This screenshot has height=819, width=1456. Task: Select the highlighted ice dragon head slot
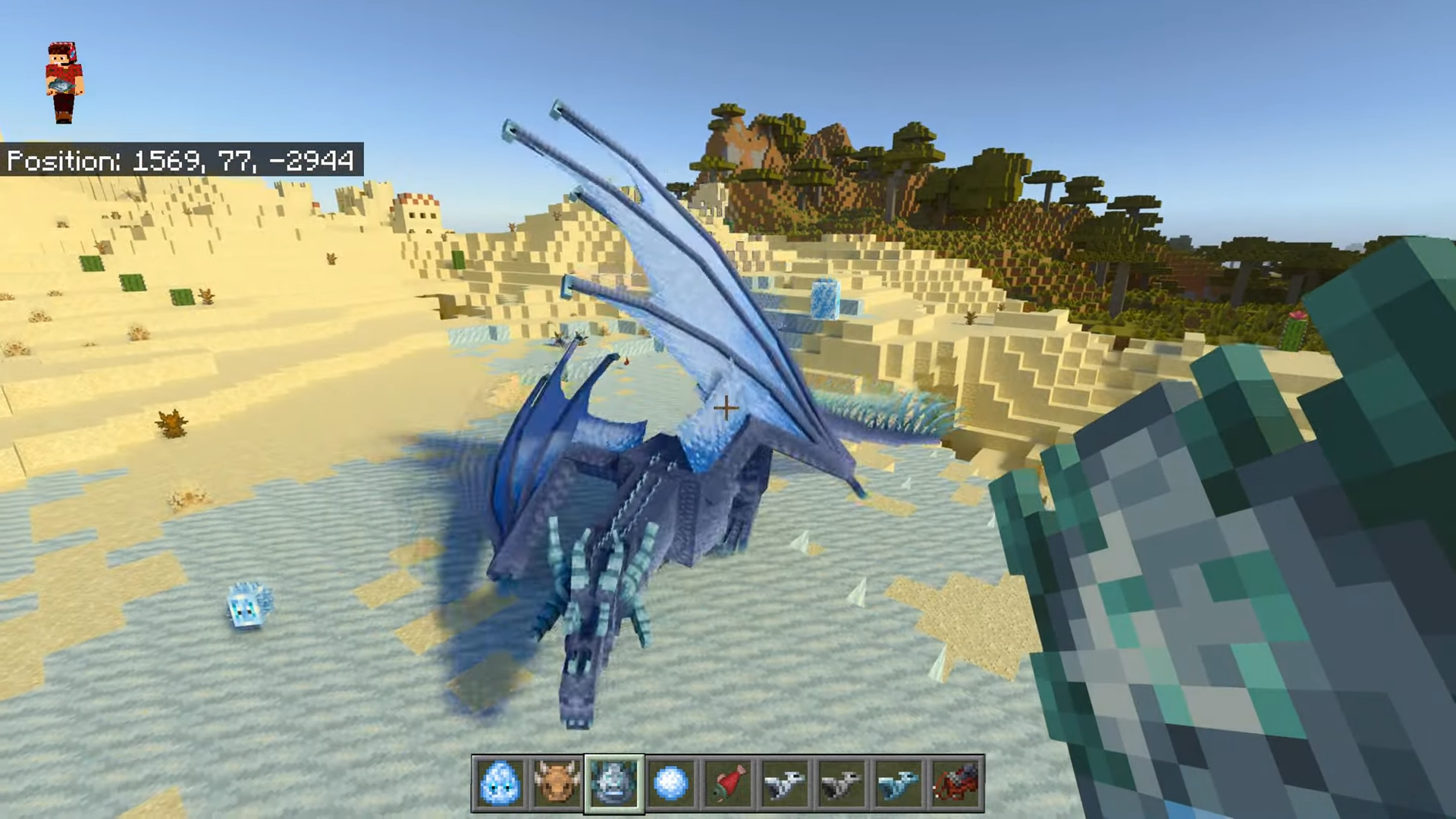point(613,783)
